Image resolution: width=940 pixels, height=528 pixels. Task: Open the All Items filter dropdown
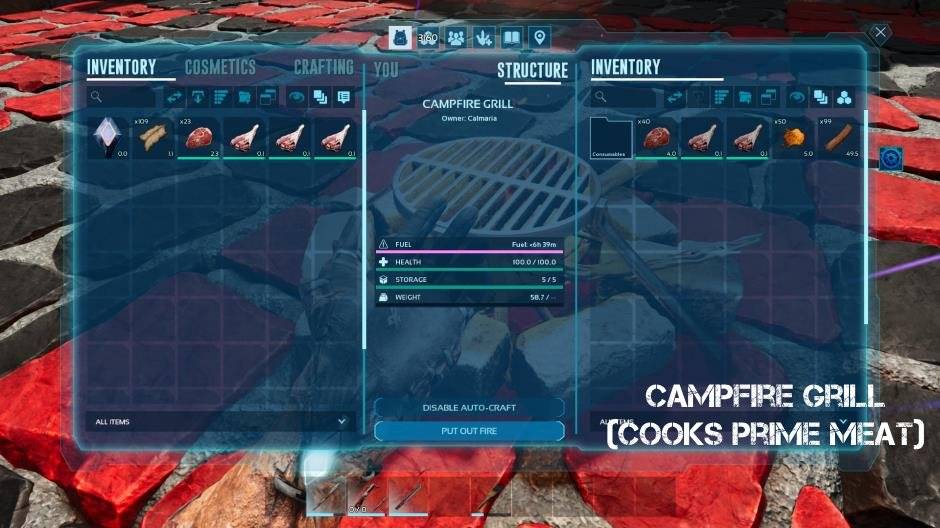click(x=218, y=422)
